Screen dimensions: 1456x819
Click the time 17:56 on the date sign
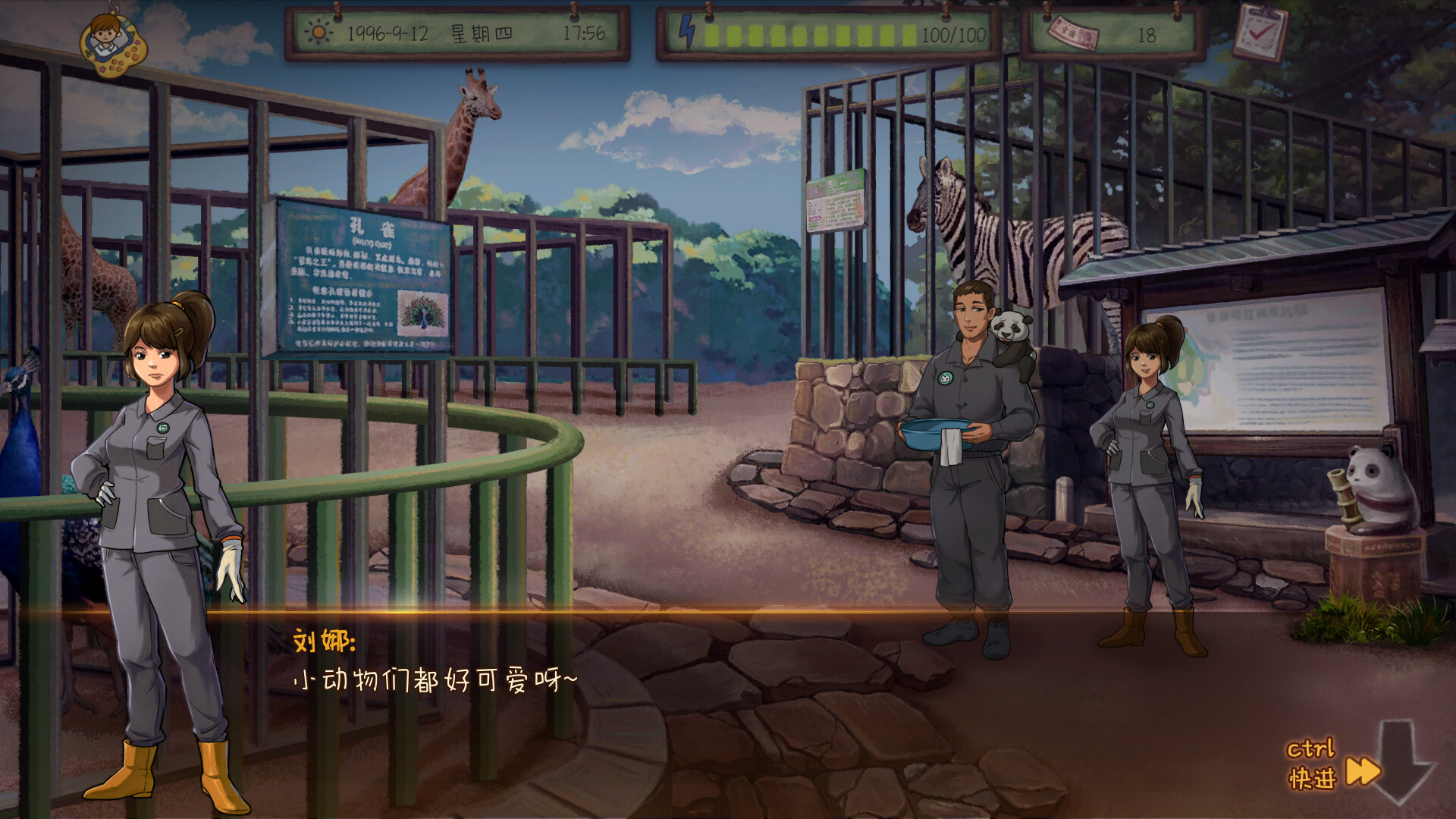pyautogui.click(x=584, y=33)
